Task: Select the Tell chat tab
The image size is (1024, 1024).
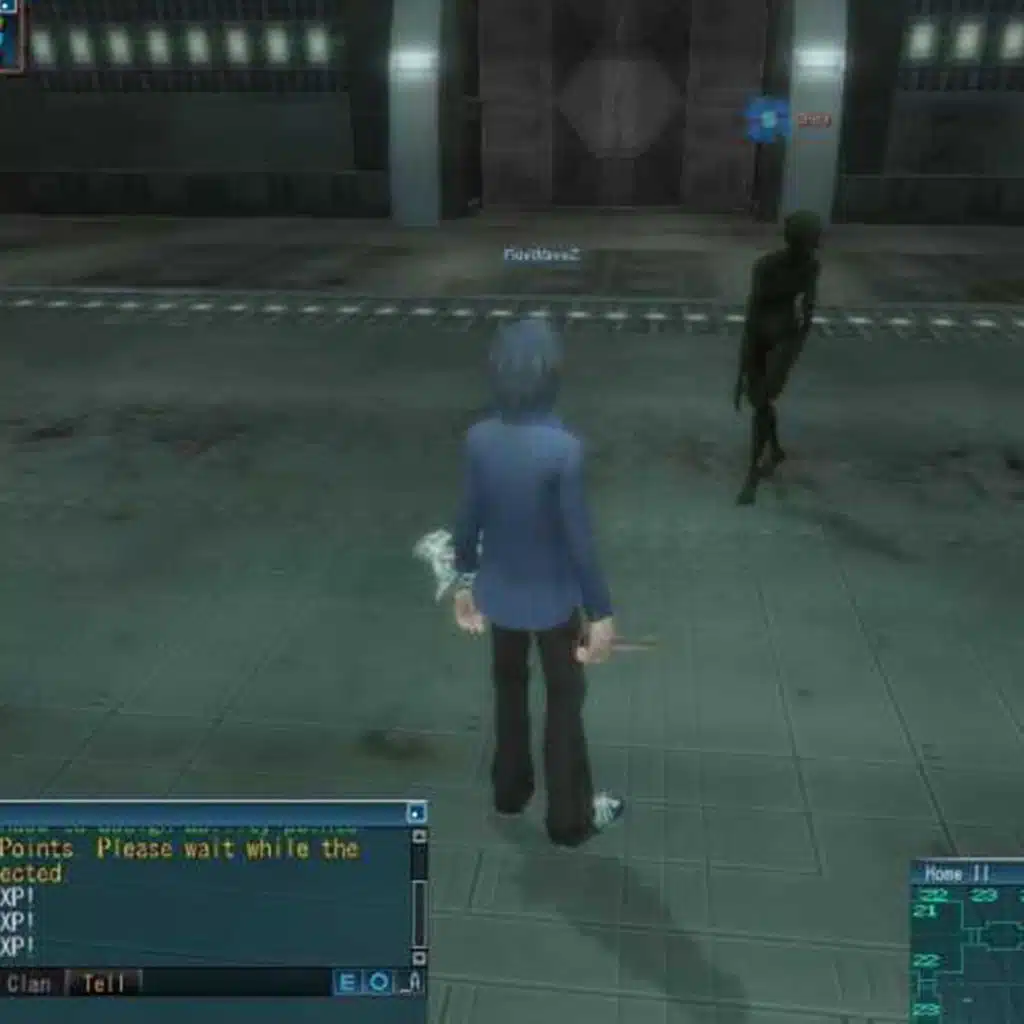Action: 104,984
